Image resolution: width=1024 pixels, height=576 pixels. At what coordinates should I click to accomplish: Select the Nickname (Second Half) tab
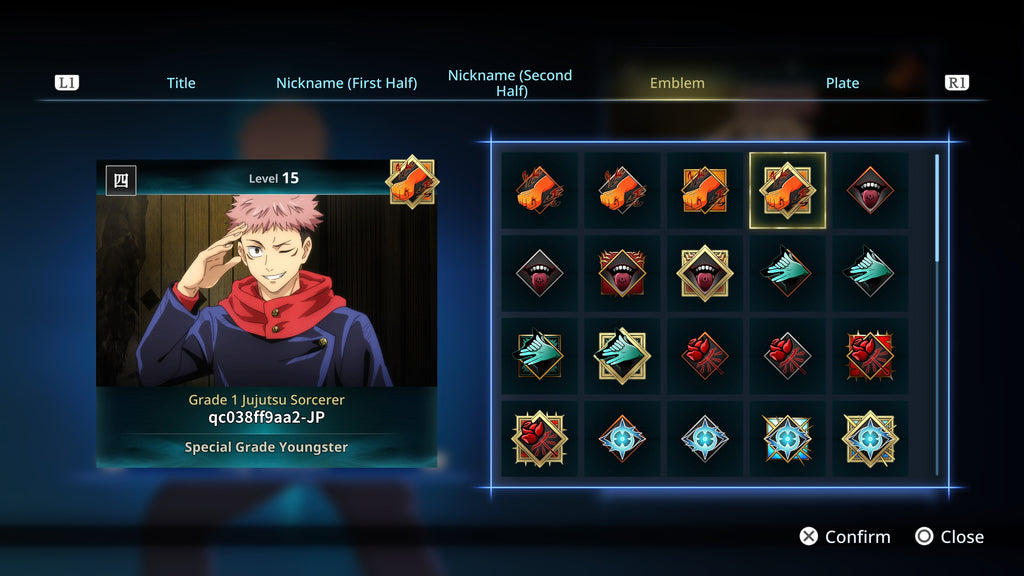tap(510, 83)
